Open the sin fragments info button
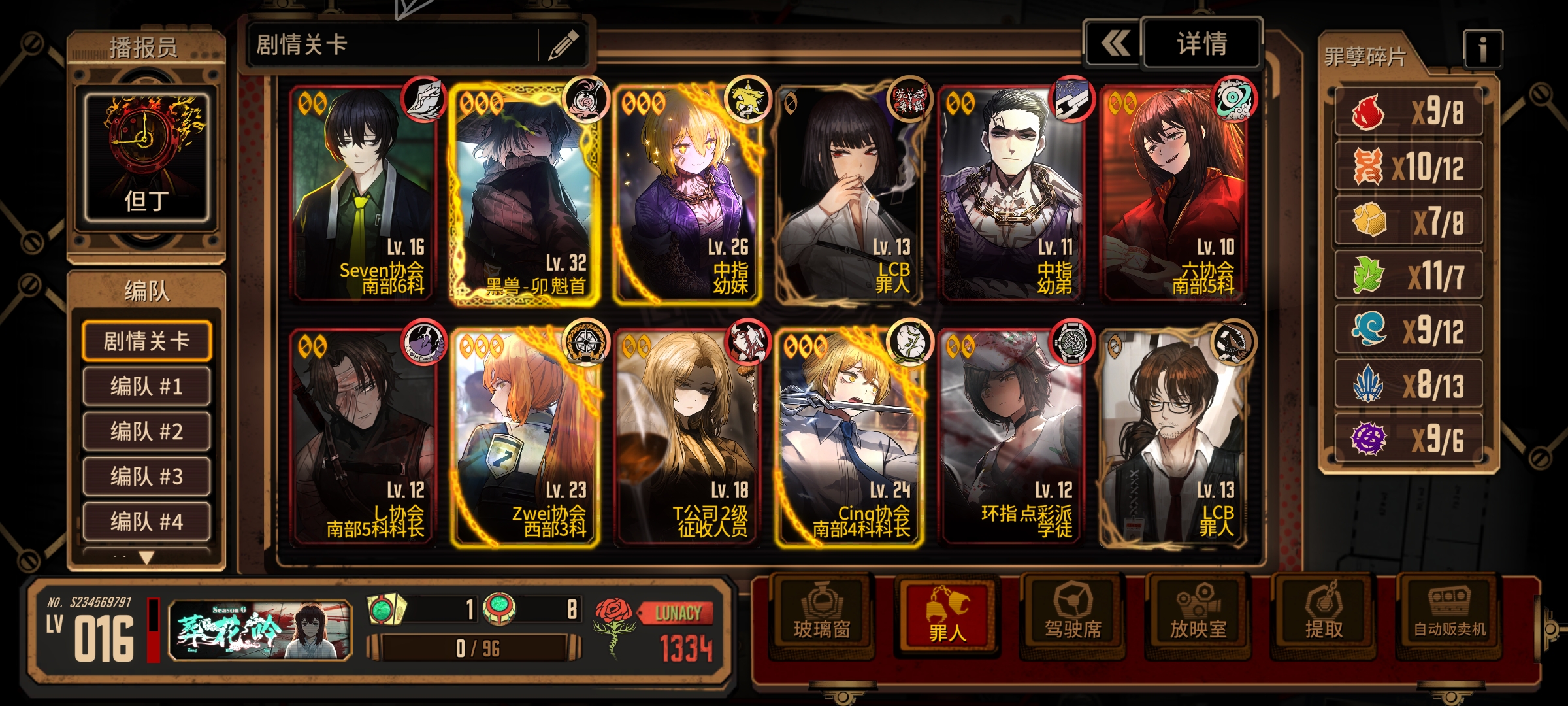 [1482, 49]
